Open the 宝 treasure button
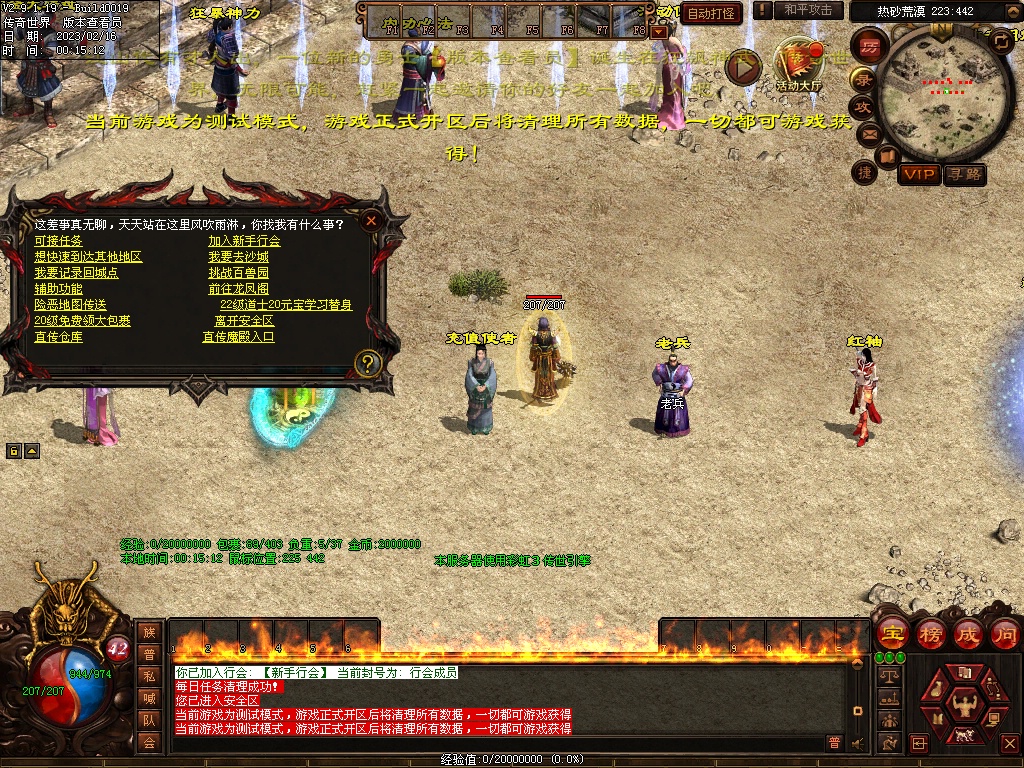Screen dimensions: 1024x768 (892, 634)
